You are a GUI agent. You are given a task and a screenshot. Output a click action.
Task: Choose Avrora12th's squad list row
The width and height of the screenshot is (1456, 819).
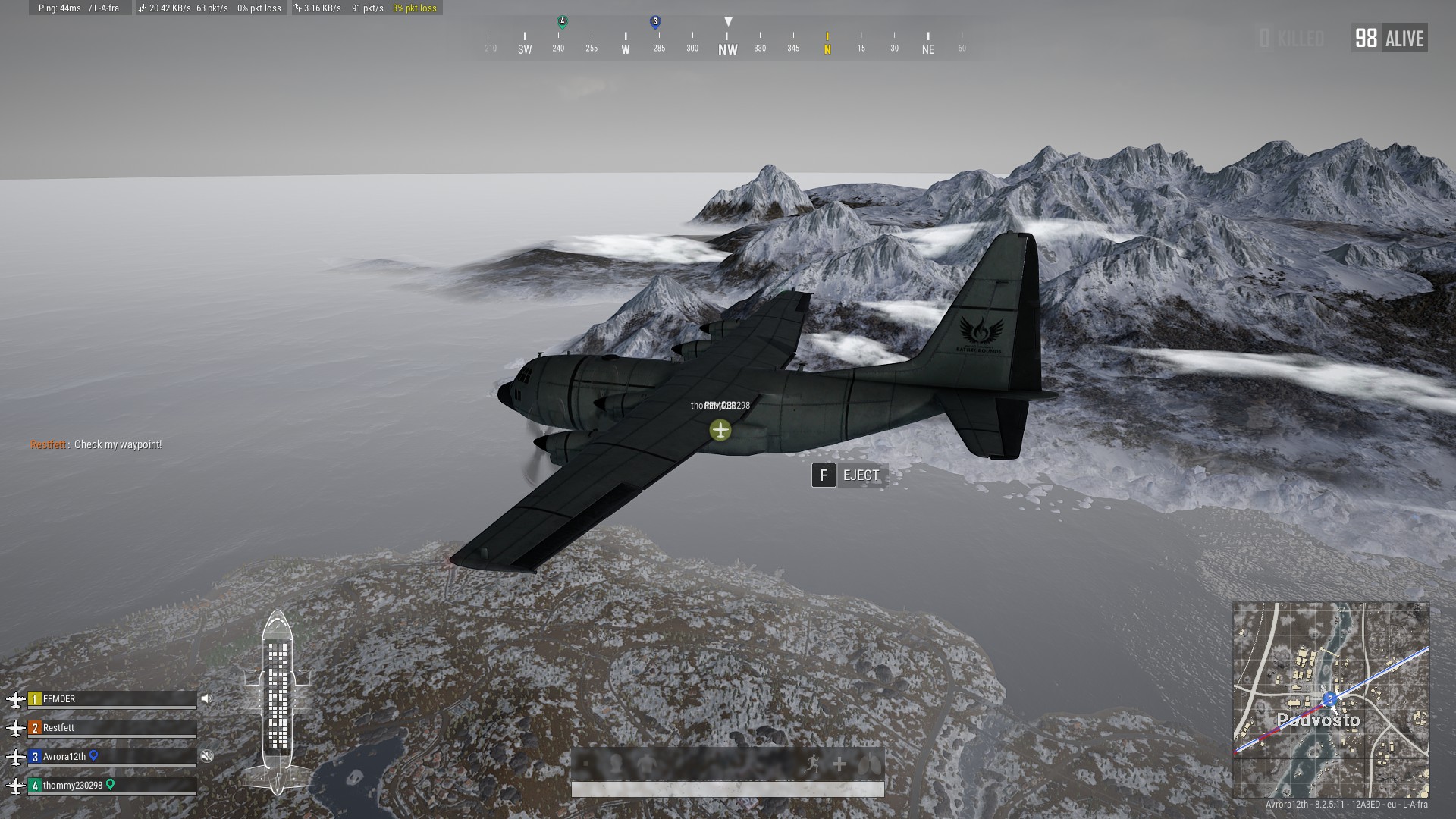click(x=112, y=757)
